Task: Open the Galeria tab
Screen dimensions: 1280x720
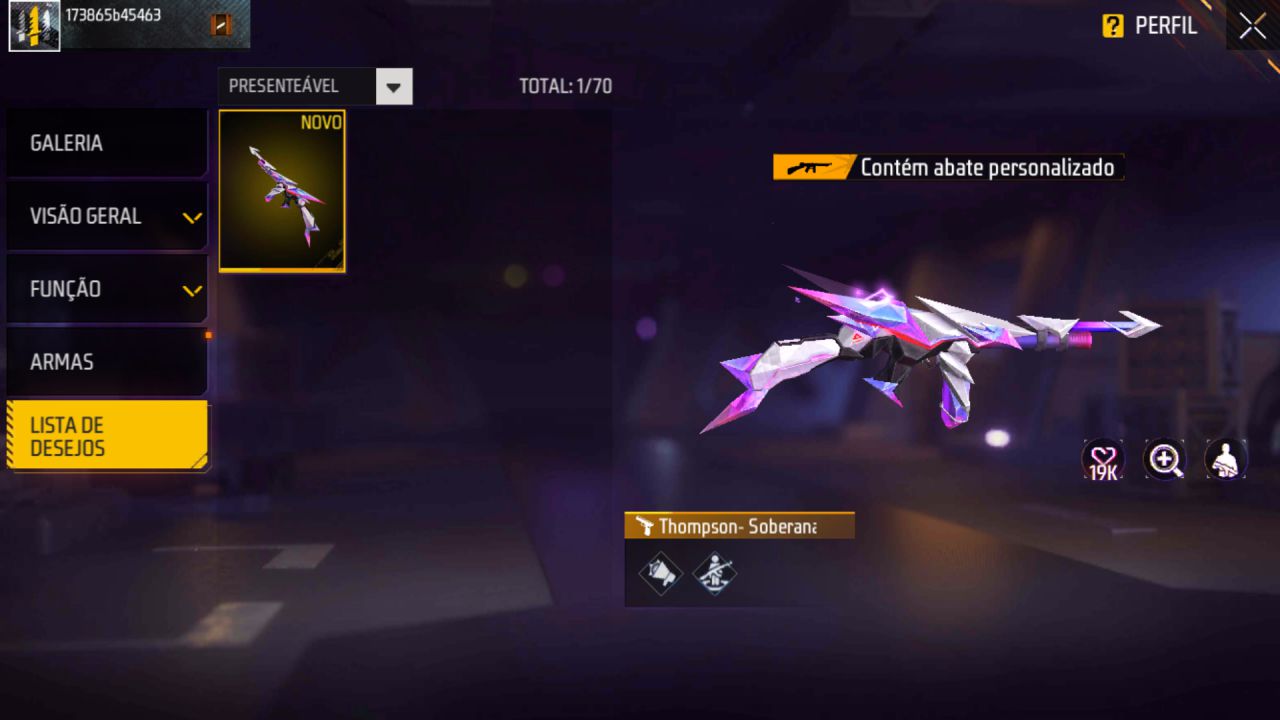Action: tap(106, 143)
